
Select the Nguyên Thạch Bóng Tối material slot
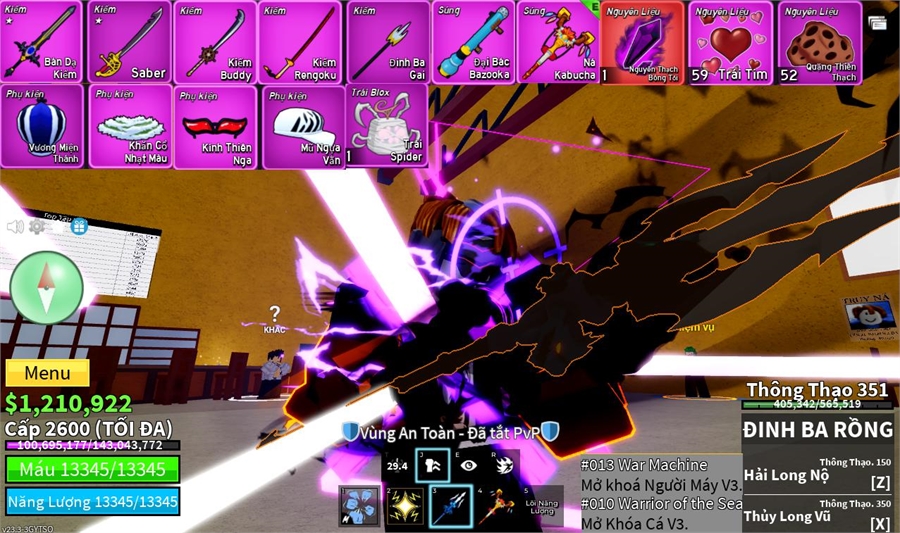pos(642,42)
